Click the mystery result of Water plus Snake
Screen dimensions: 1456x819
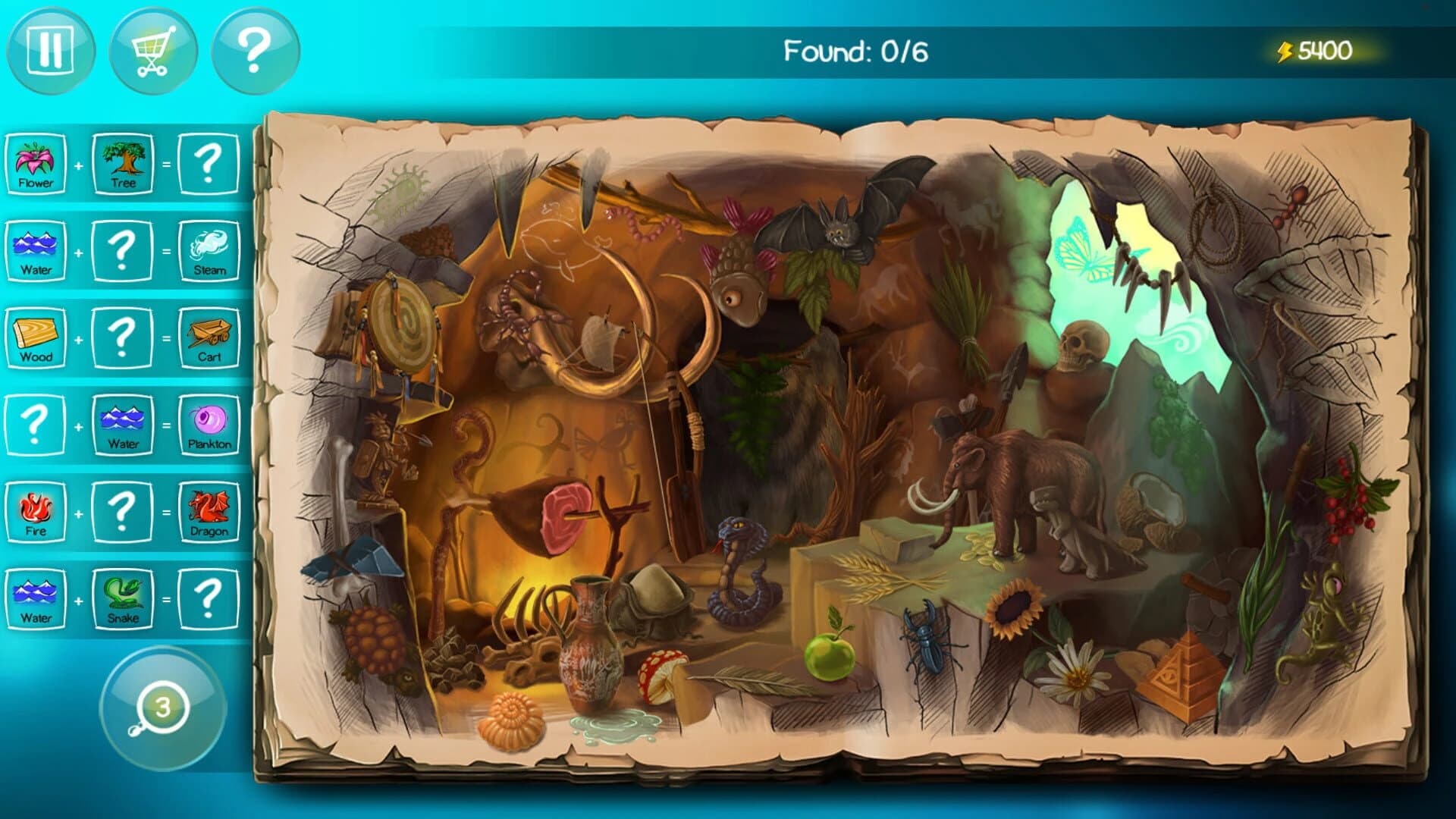(211, 598)
